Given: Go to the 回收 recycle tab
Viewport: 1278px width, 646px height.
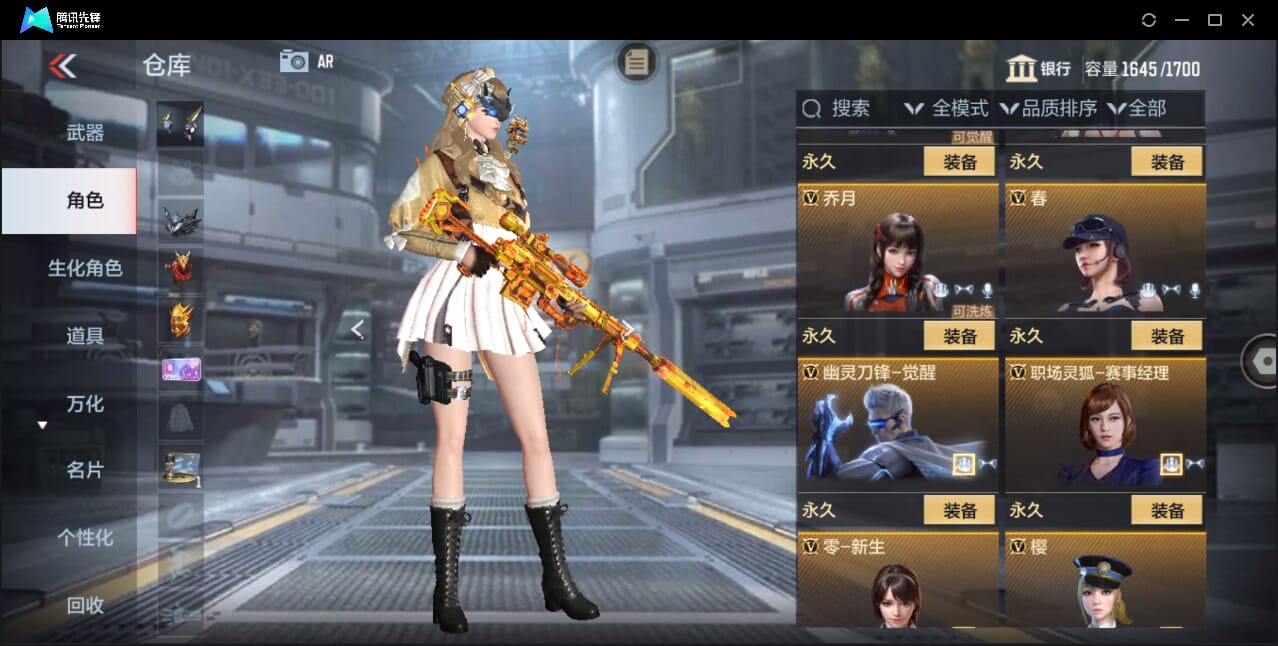Looking at the screenshot, I should click(85, 605).
